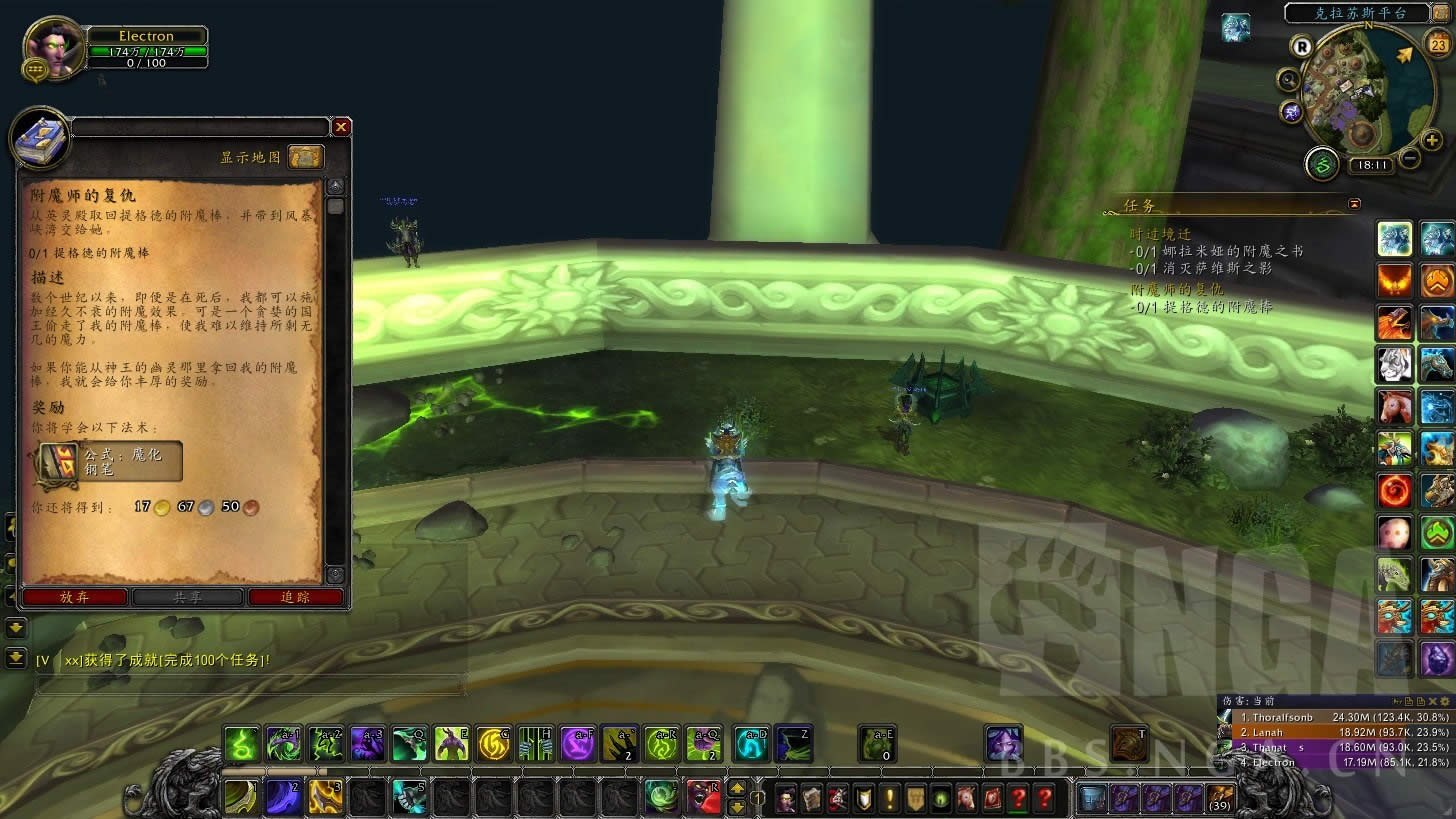
Task: Click the minimap tracking magnifier button
Action: click(1289, 80)
